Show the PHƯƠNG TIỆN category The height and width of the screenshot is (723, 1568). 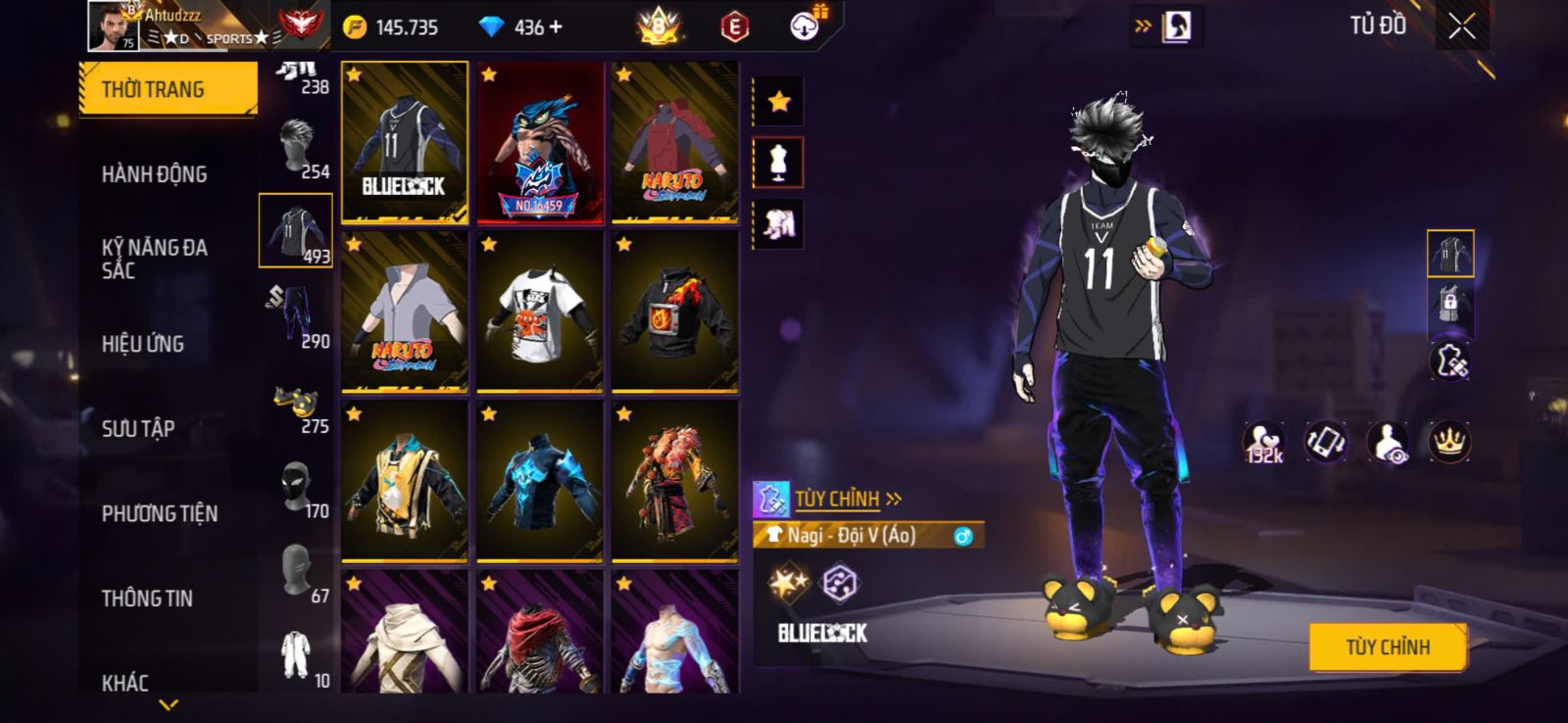tap(160, 513)
